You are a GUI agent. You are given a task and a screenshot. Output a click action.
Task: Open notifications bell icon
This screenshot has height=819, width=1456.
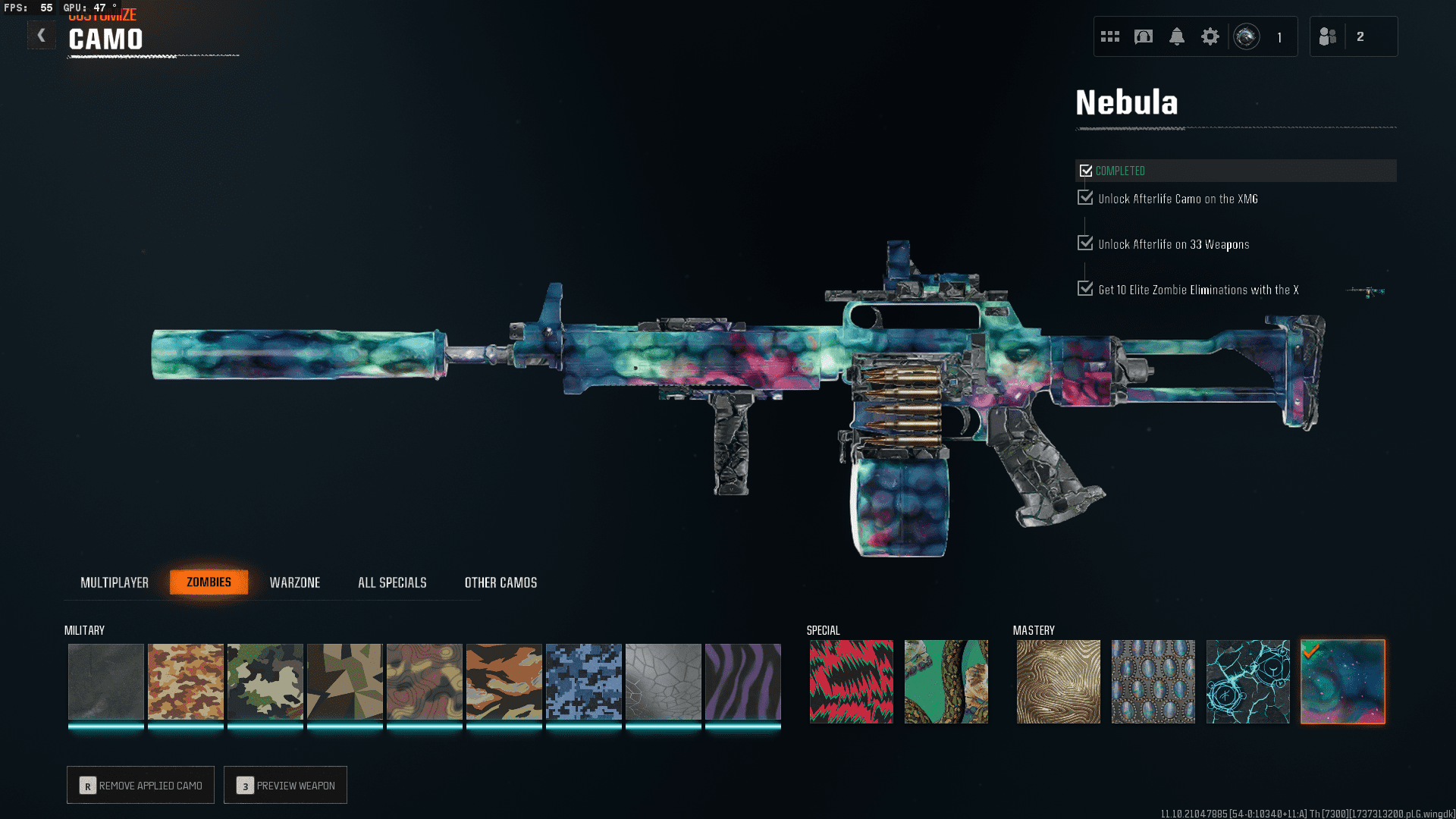[1176, 36]
